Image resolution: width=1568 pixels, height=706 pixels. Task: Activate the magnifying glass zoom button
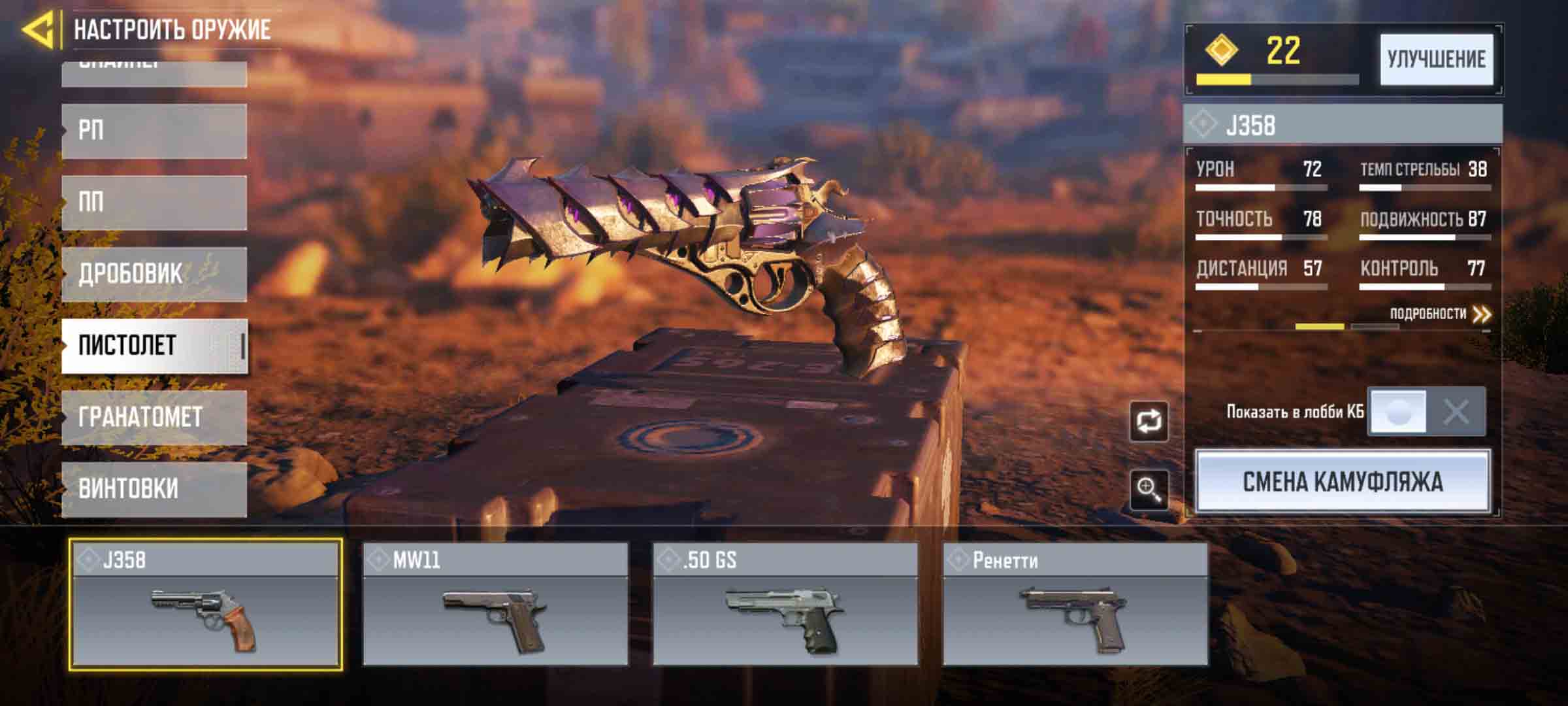pyautogui.click(x=1149, y=488)
